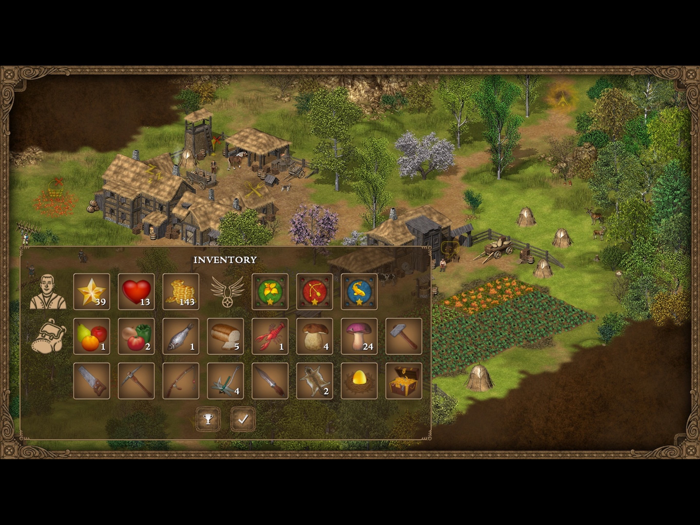Select the hunting knife slot

[270, 381]
